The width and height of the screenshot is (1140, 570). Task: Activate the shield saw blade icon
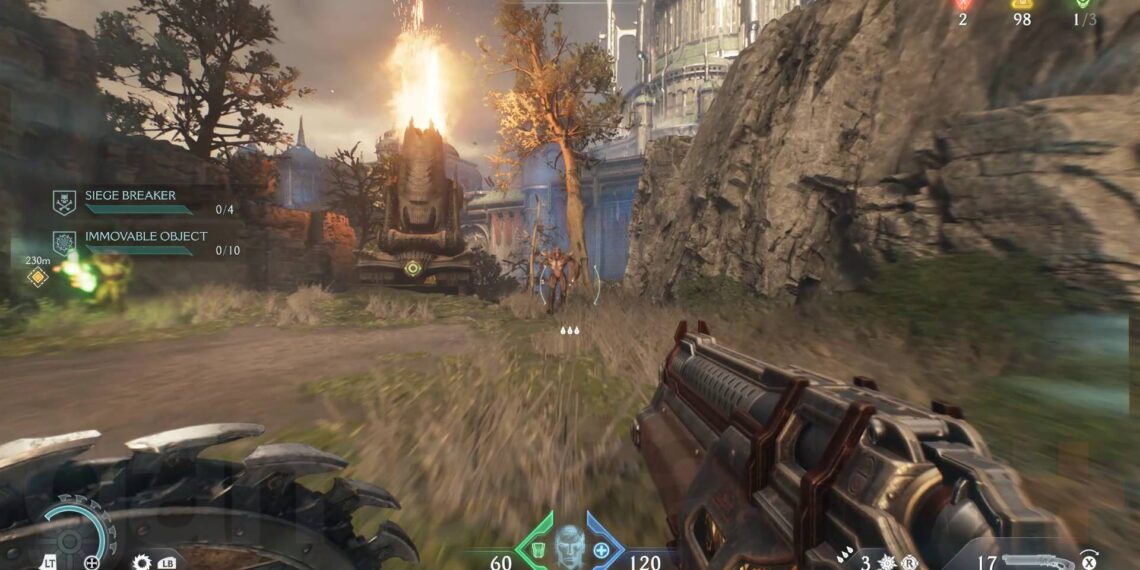tap(141, 562)
